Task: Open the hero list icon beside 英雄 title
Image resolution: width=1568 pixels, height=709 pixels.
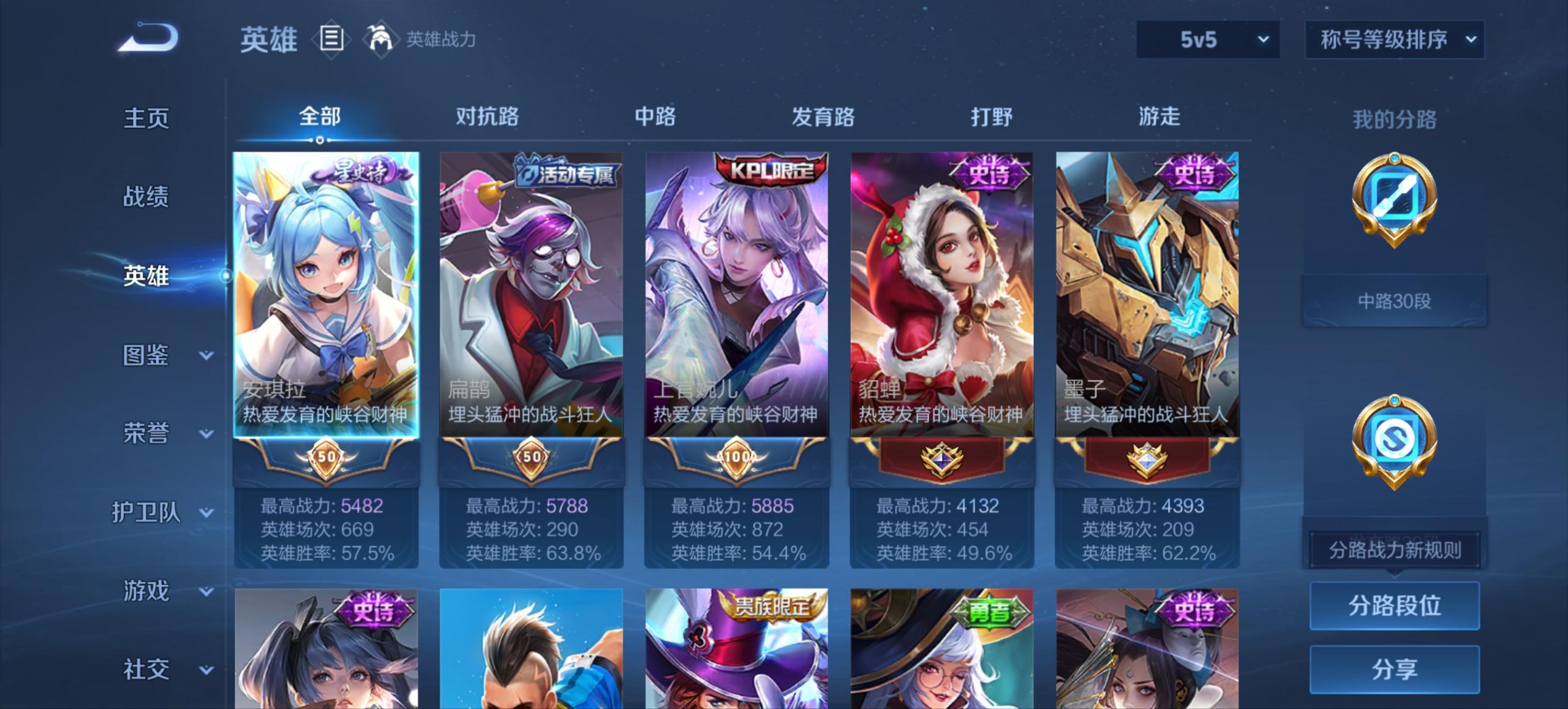Action: click(331, 38)
